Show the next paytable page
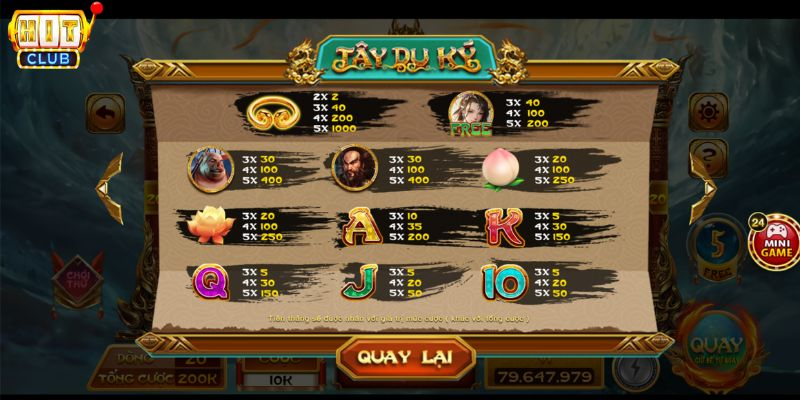 point(708,187)
